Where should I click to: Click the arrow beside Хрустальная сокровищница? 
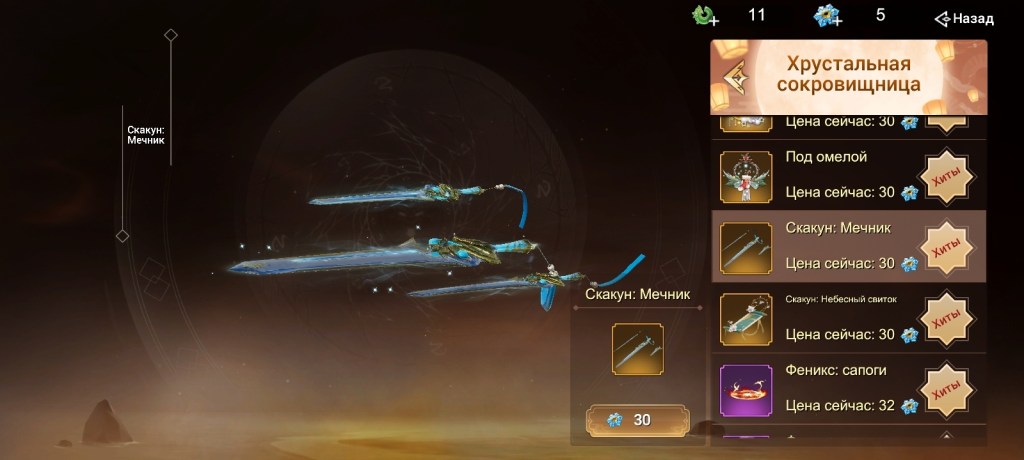[x=737, y=77]
